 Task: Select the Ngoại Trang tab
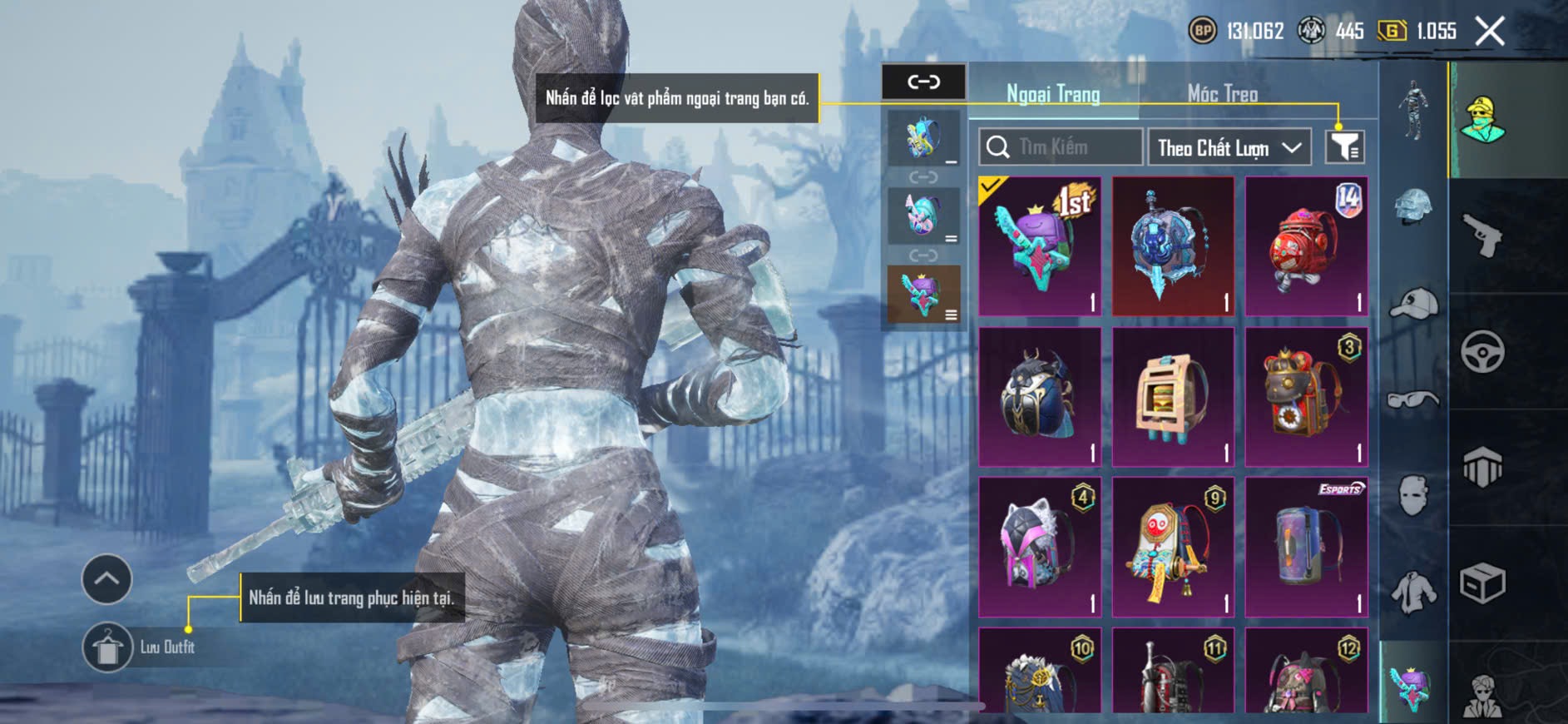(x=1053, y=94)
